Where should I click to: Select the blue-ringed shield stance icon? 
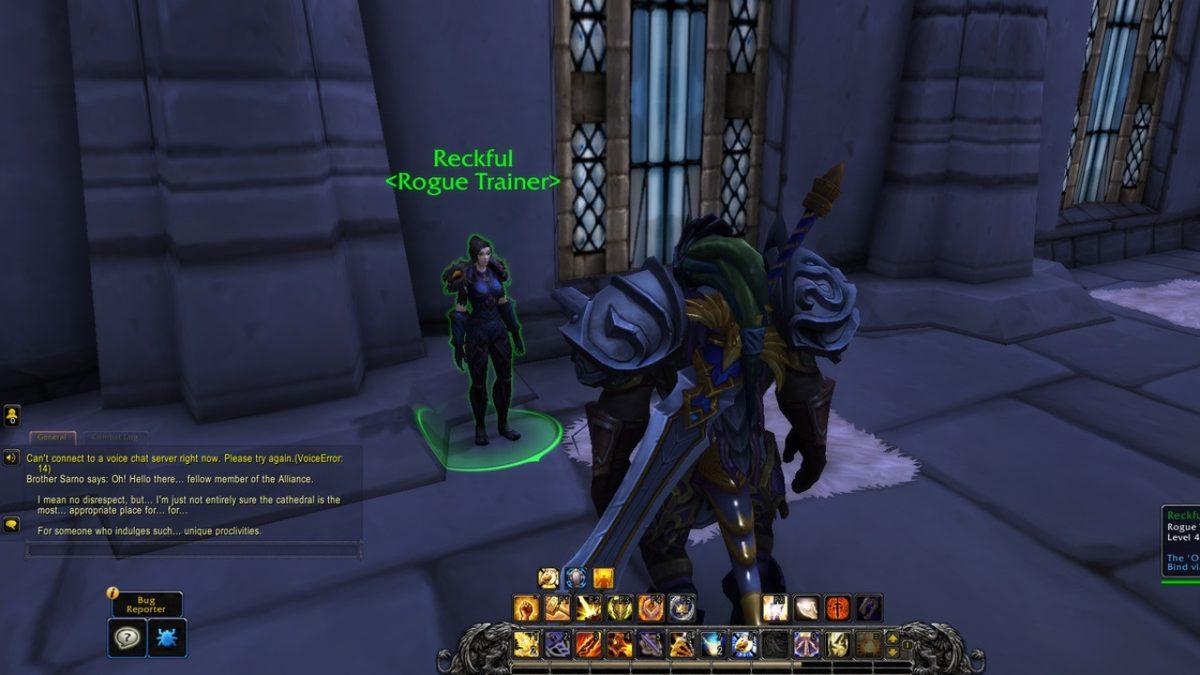(x=575, y=578)
